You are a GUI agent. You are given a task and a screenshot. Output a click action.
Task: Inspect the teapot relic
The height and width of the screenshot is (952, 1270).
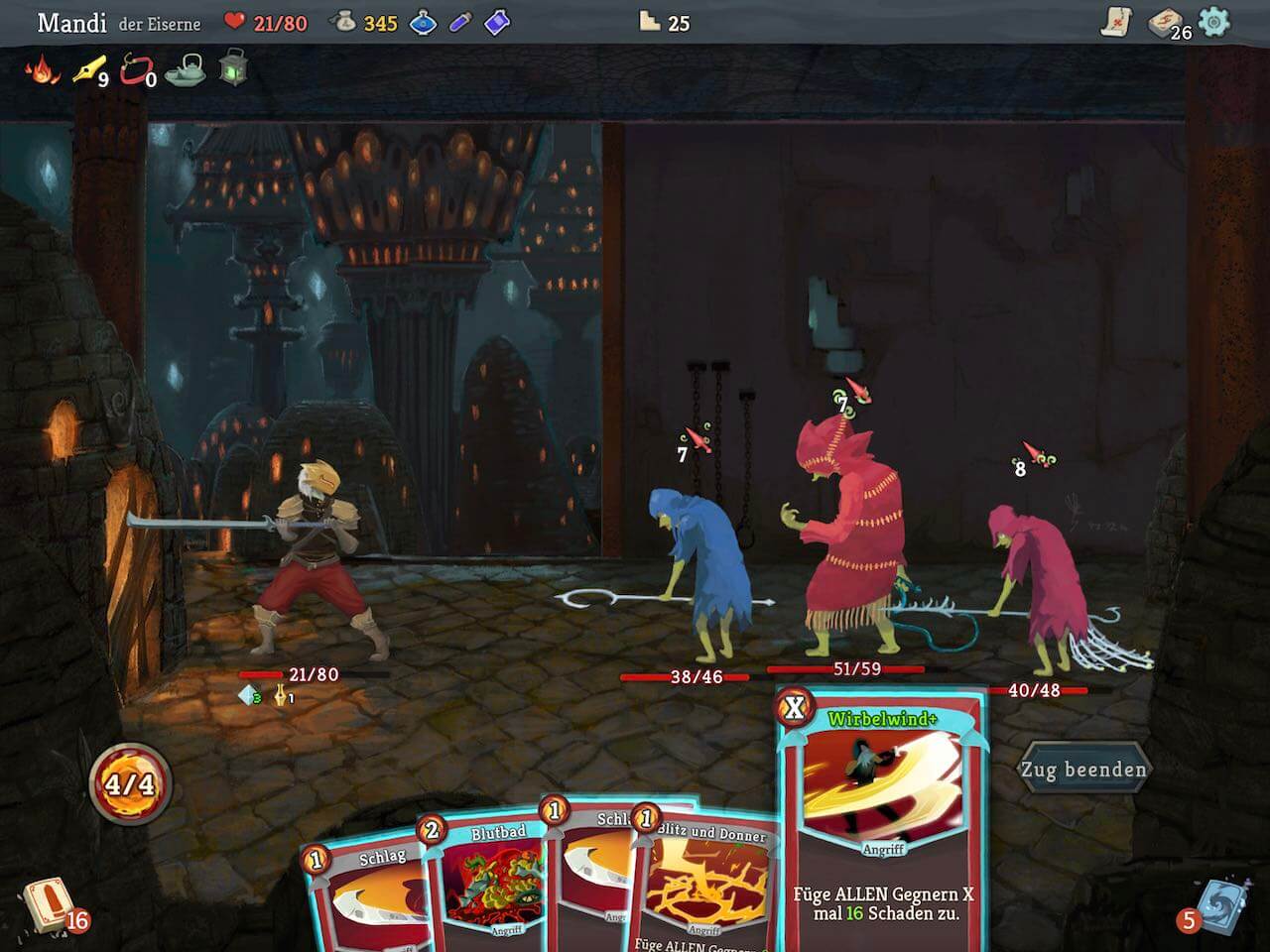(x=186, y=70)
